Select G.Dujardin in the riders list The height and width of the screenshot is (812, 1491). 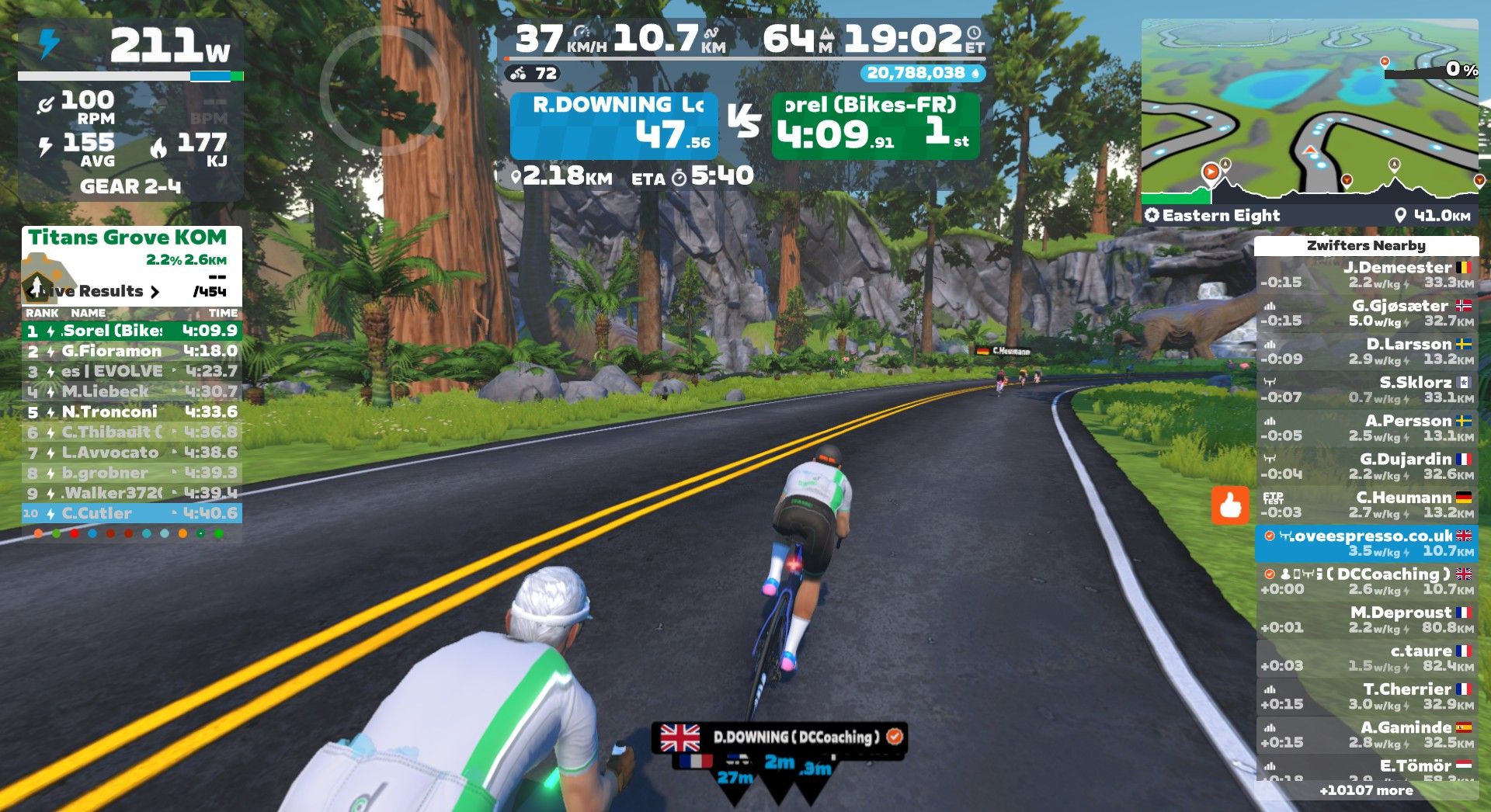pos(1367,466)
